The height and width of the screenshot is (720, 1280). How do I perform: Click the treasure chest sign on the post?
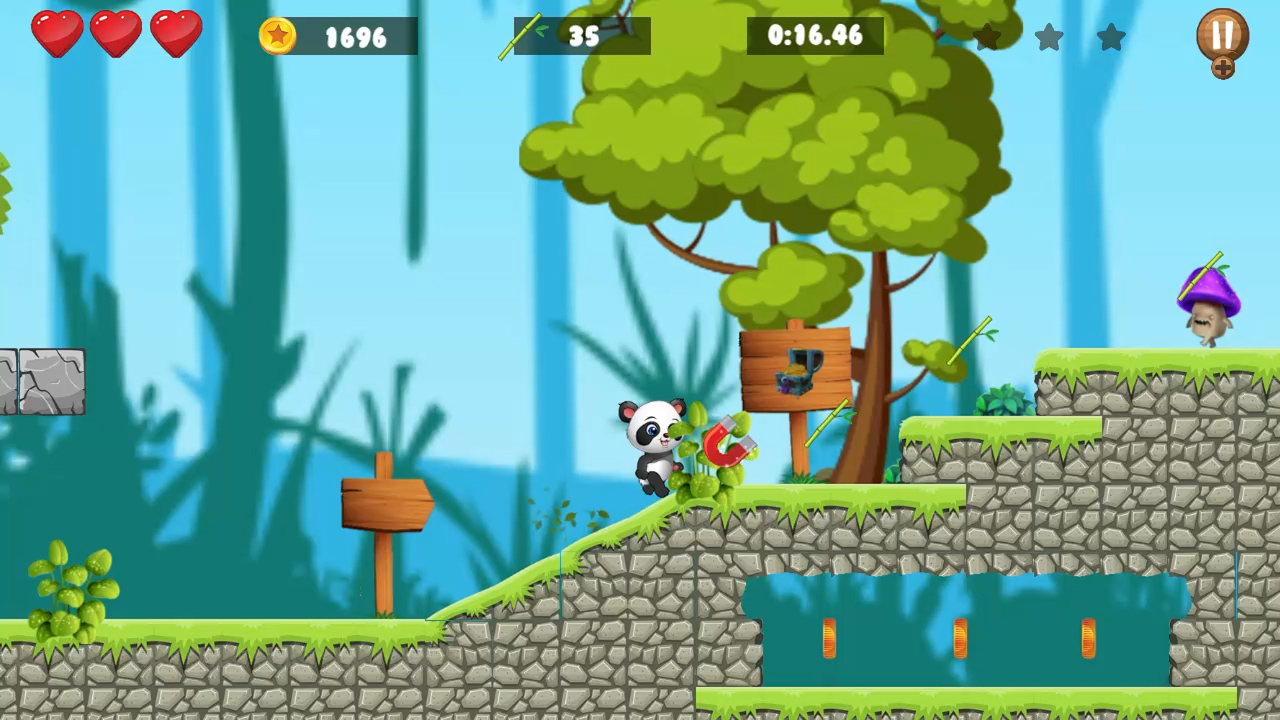click(x=795, y=370)
